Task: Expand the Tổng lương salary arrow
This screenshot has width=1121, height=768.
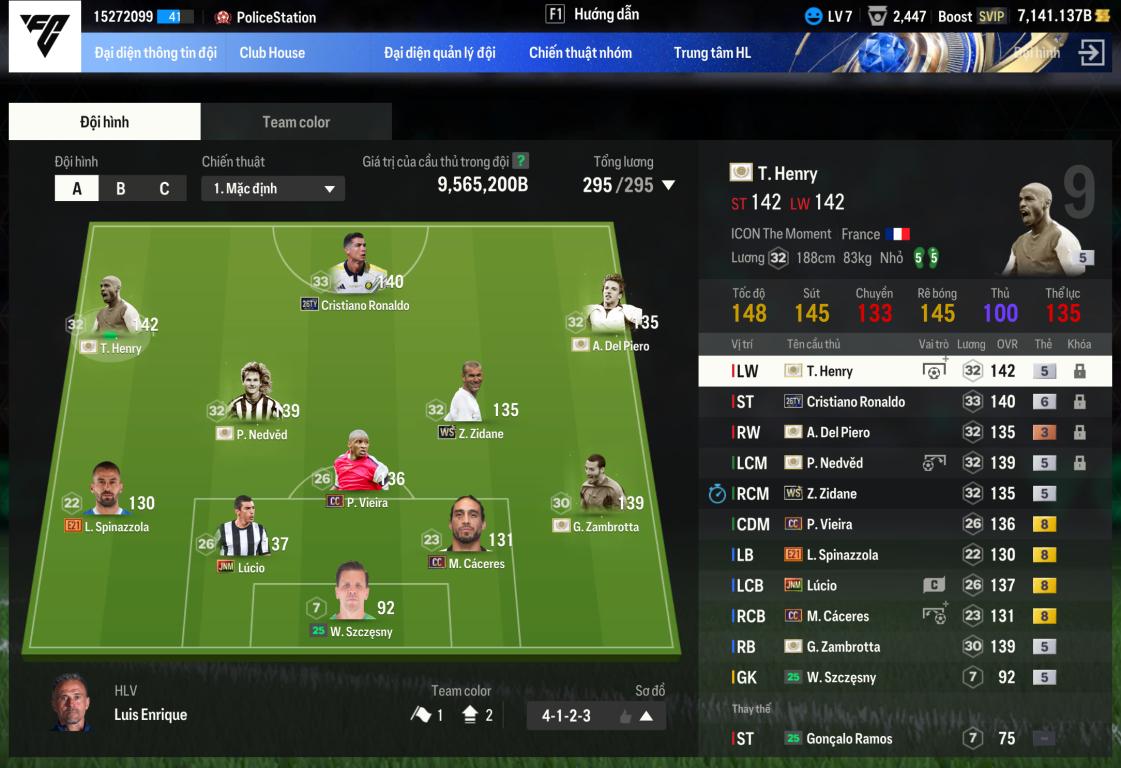Action: 669,185
